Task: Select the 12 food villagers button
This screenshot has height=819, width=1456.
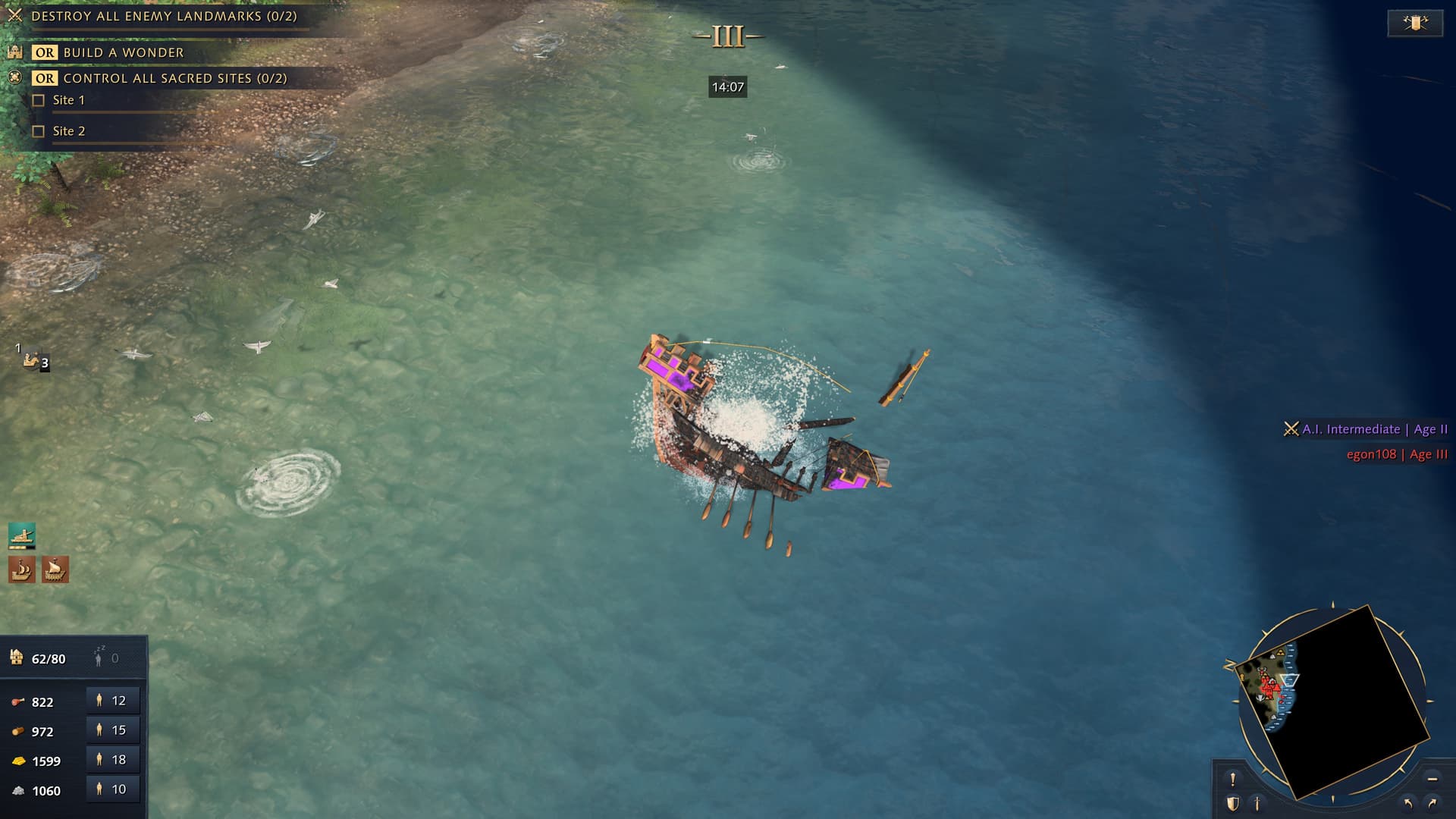Action: [112, 701]
